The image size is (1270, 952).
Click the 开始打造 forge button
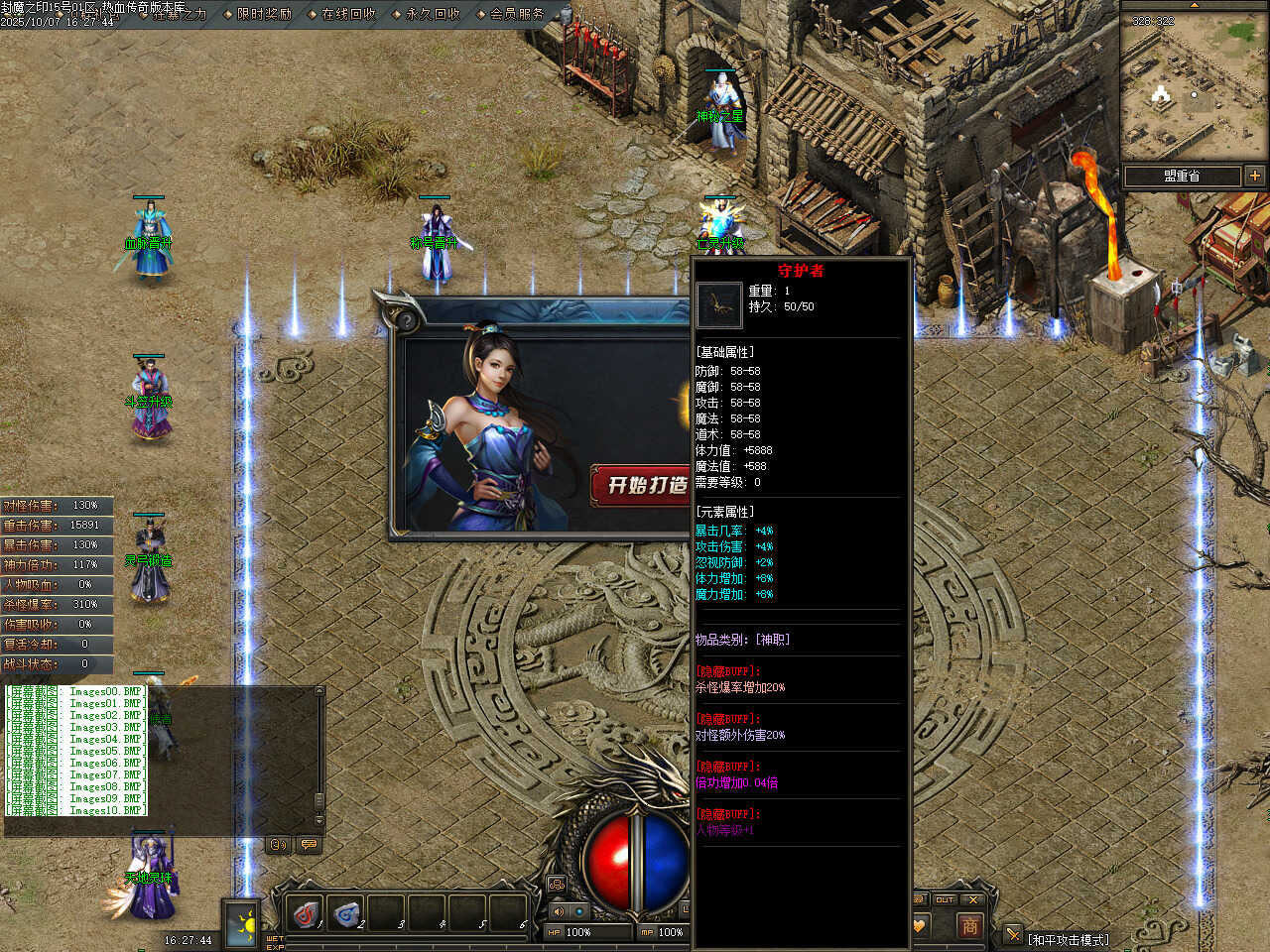pos(643,485)
